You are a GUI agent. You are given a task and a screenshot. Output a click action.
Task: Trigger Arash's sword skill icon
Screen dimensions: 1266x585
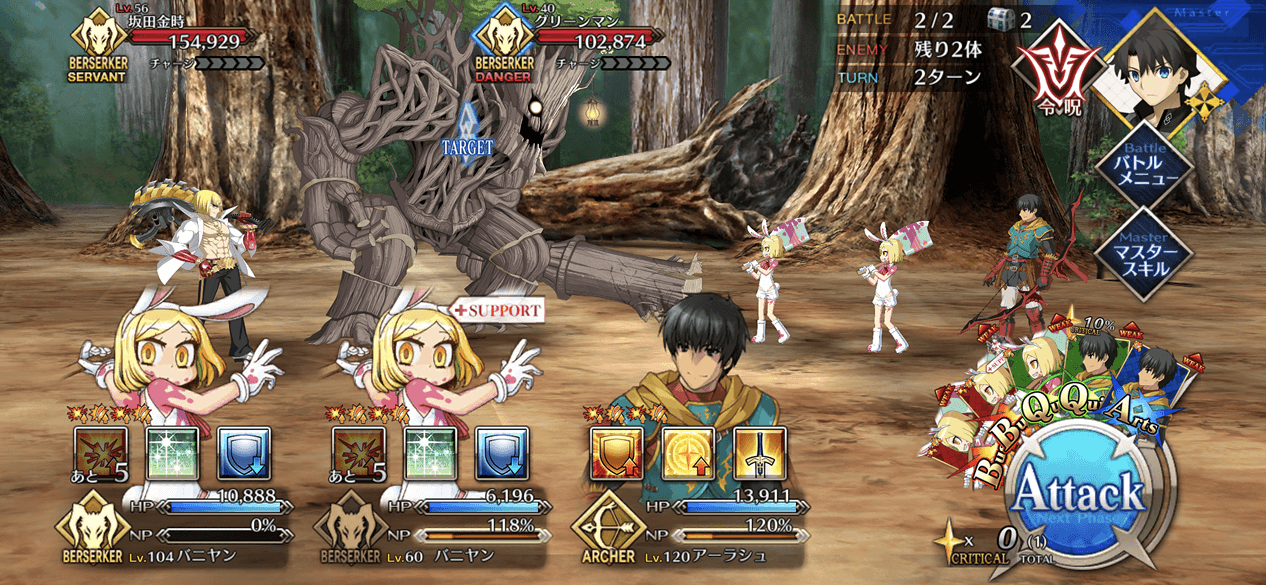pyautogui.click(x=759, y=454)
